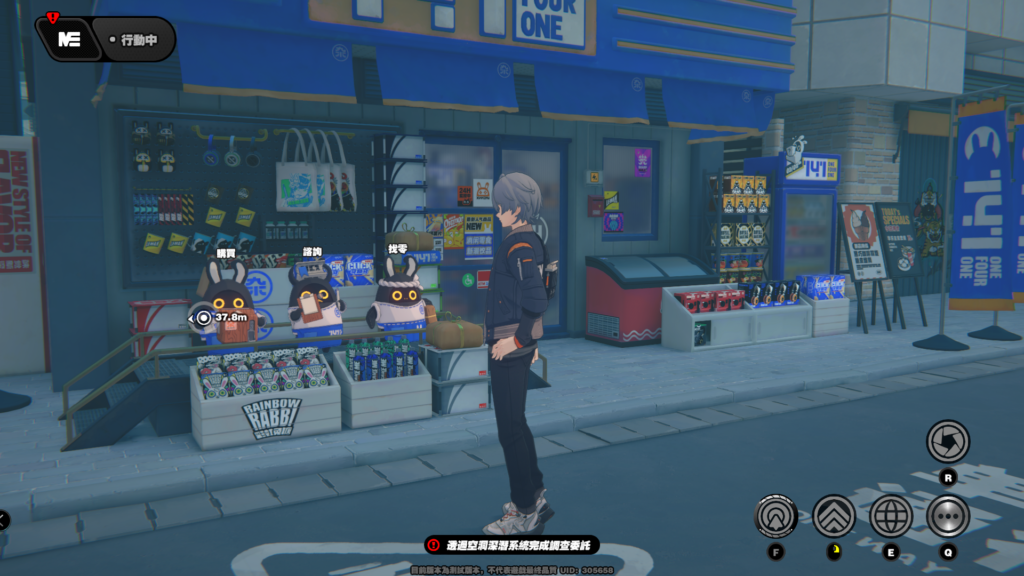Image resolution: width=1024 pixels, height=576 pixels.
Task: Open the globe network icon
Action: 890,516
